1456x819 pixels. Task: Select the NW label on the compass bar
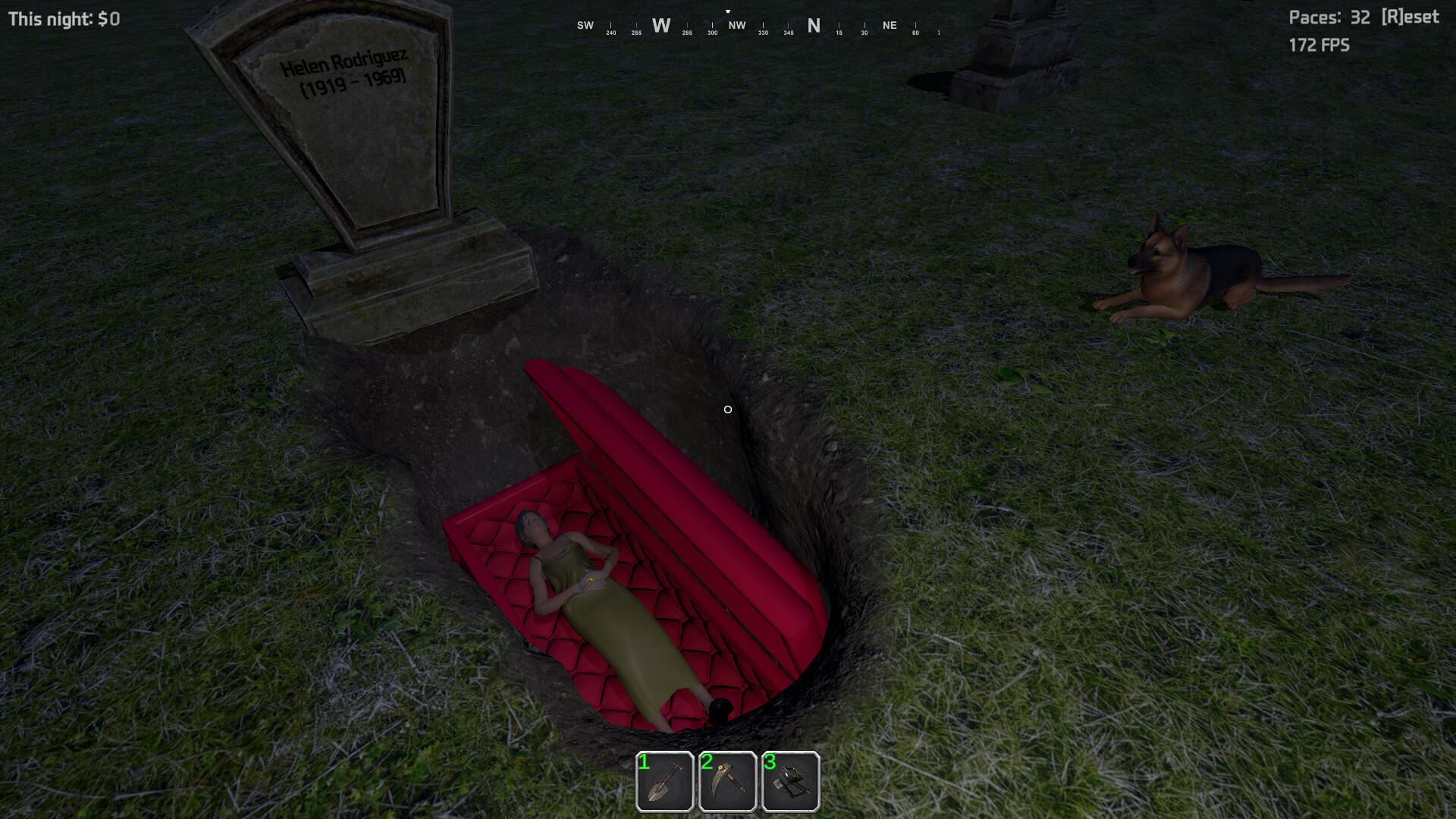(737, 25)
